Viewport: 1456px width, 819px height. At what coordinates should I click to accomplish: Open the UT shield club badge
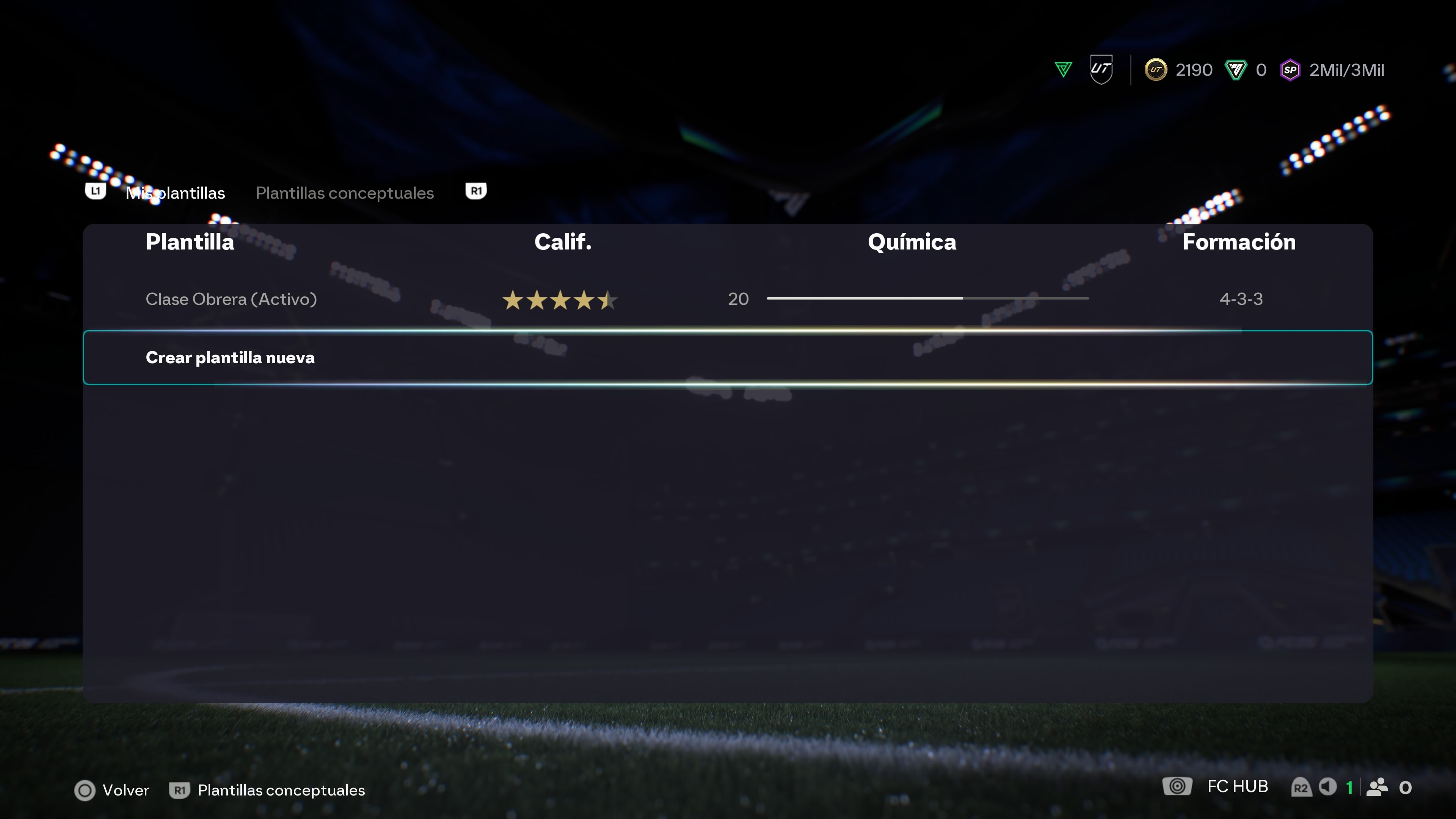tap(1101, 69)
